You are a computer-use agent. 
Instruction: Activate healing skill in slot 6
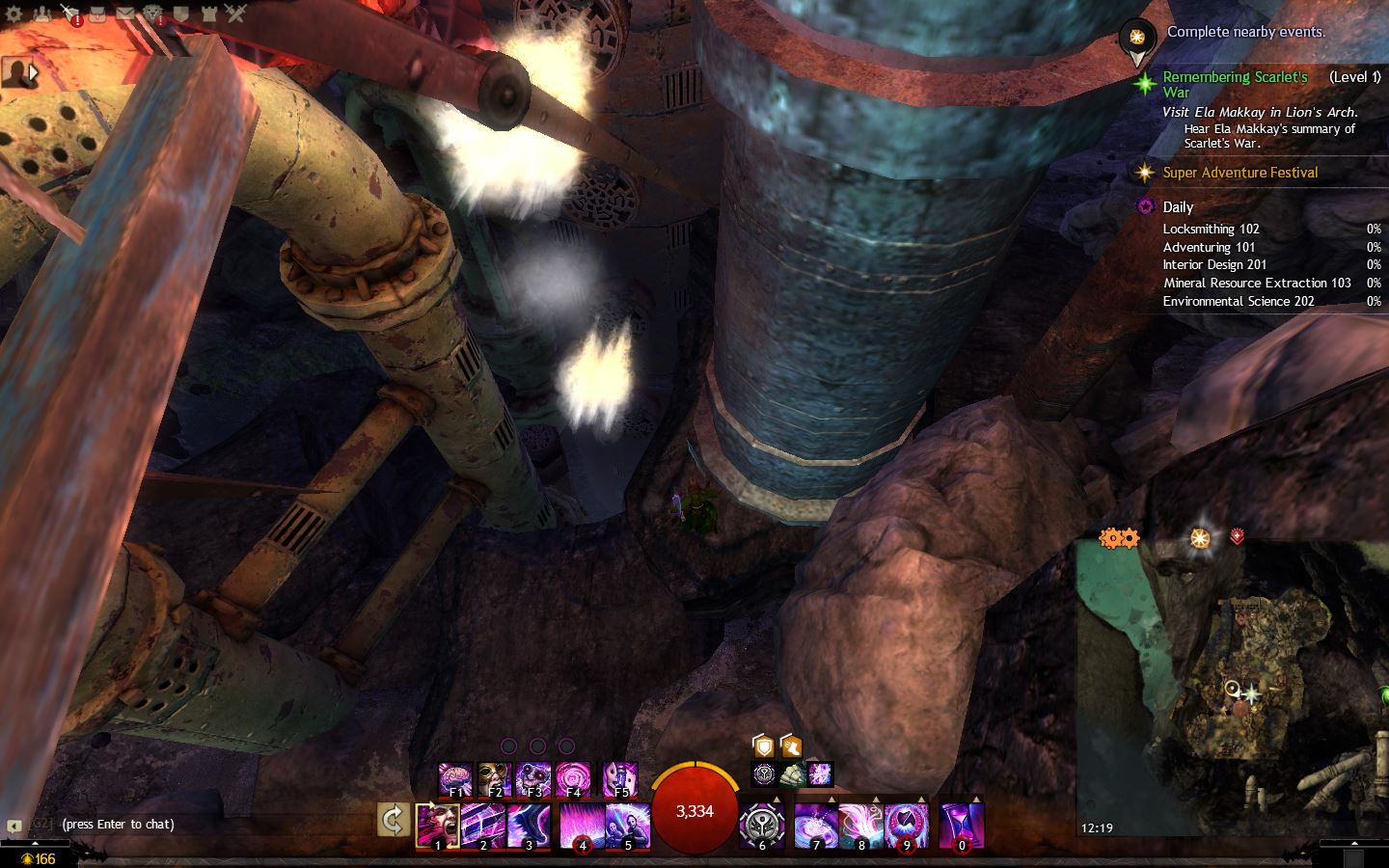(761, 826)
